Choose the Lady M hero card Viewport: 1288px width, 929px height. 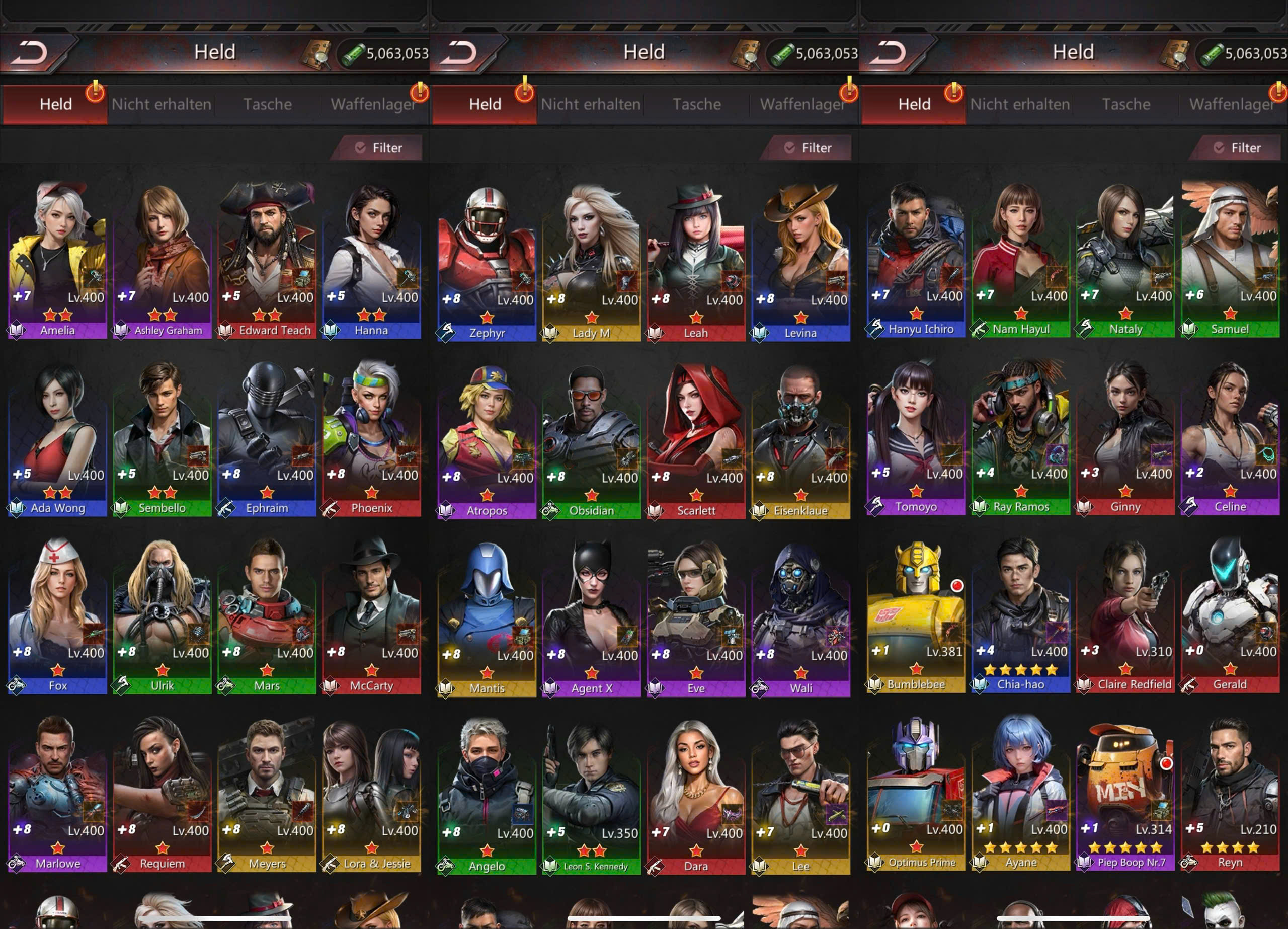click(x=591, y=261)
